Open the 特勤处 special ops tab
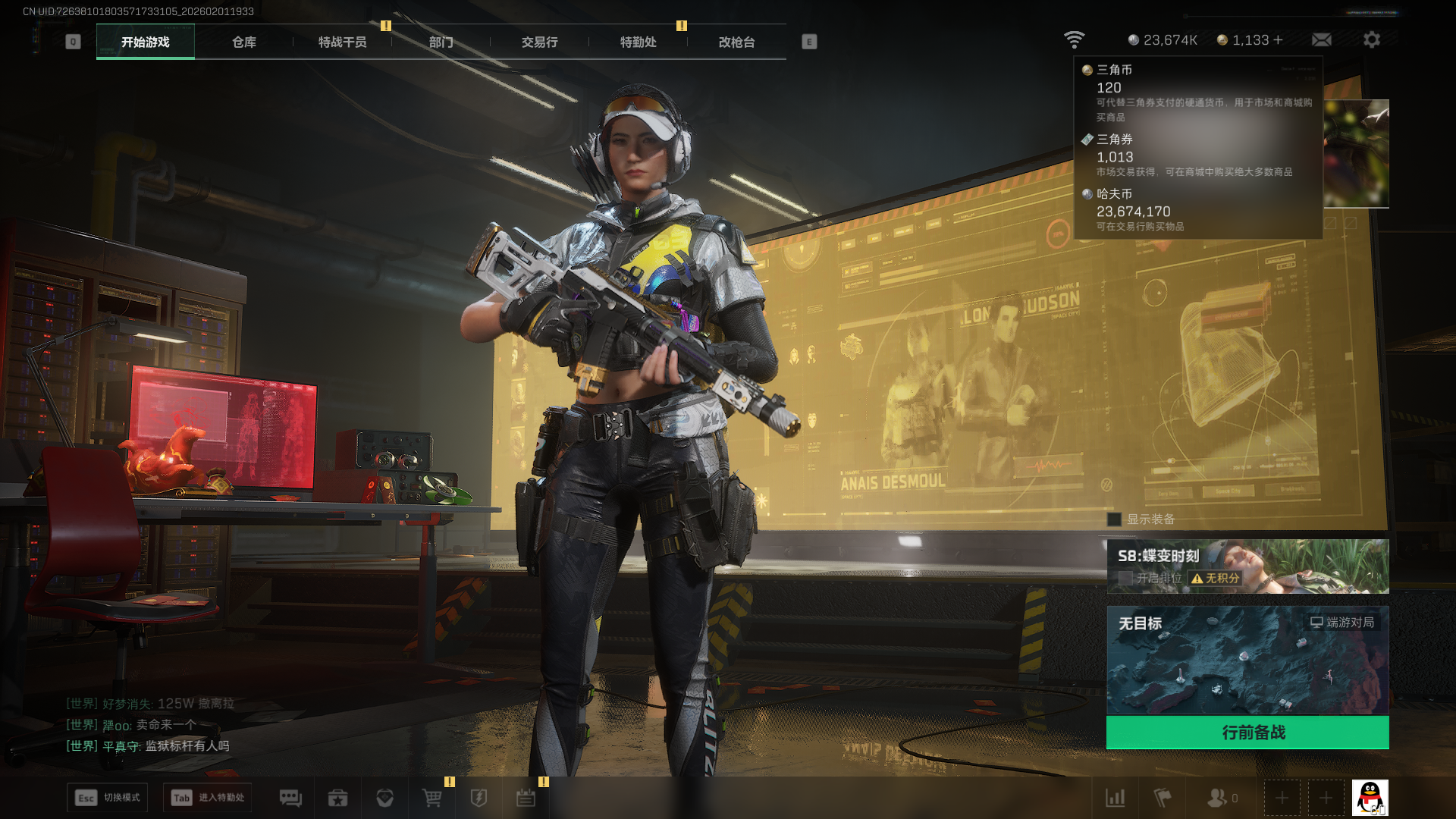This screenshot has width=1456, height=819. click(638, 42)
